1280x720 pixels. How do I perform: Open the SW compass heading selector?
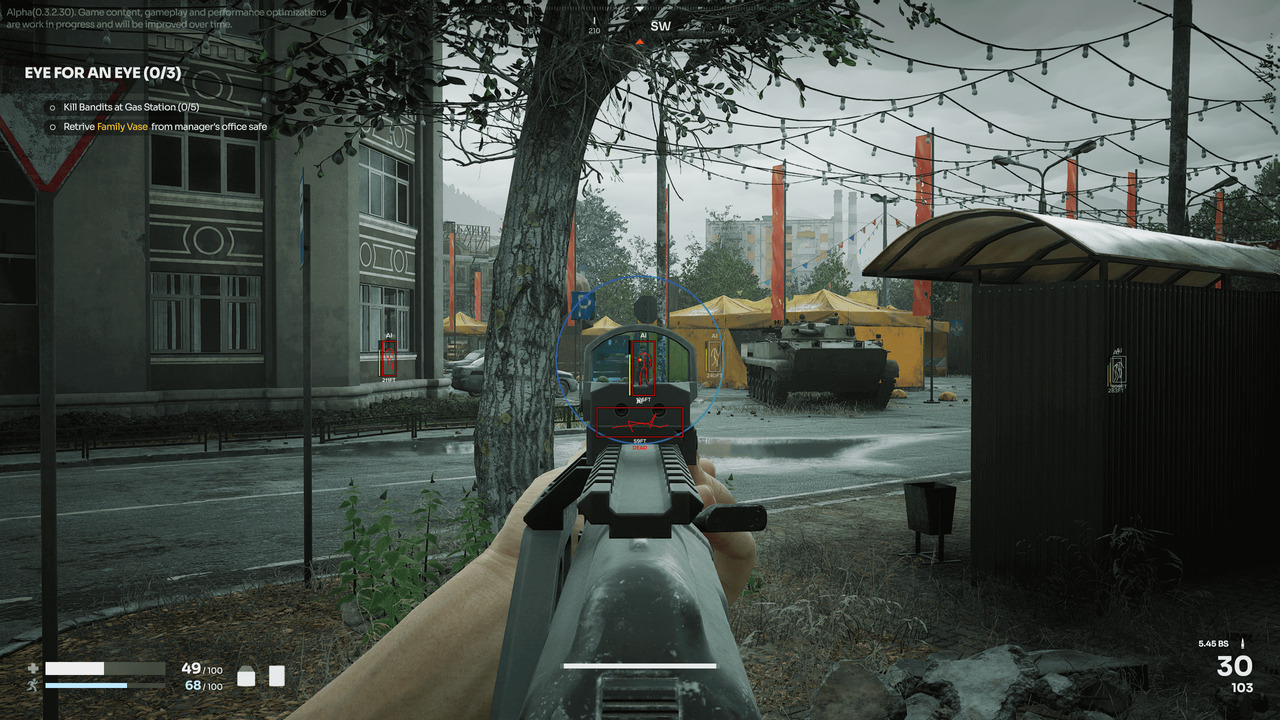pyautogui.click(x=660, y=25)
